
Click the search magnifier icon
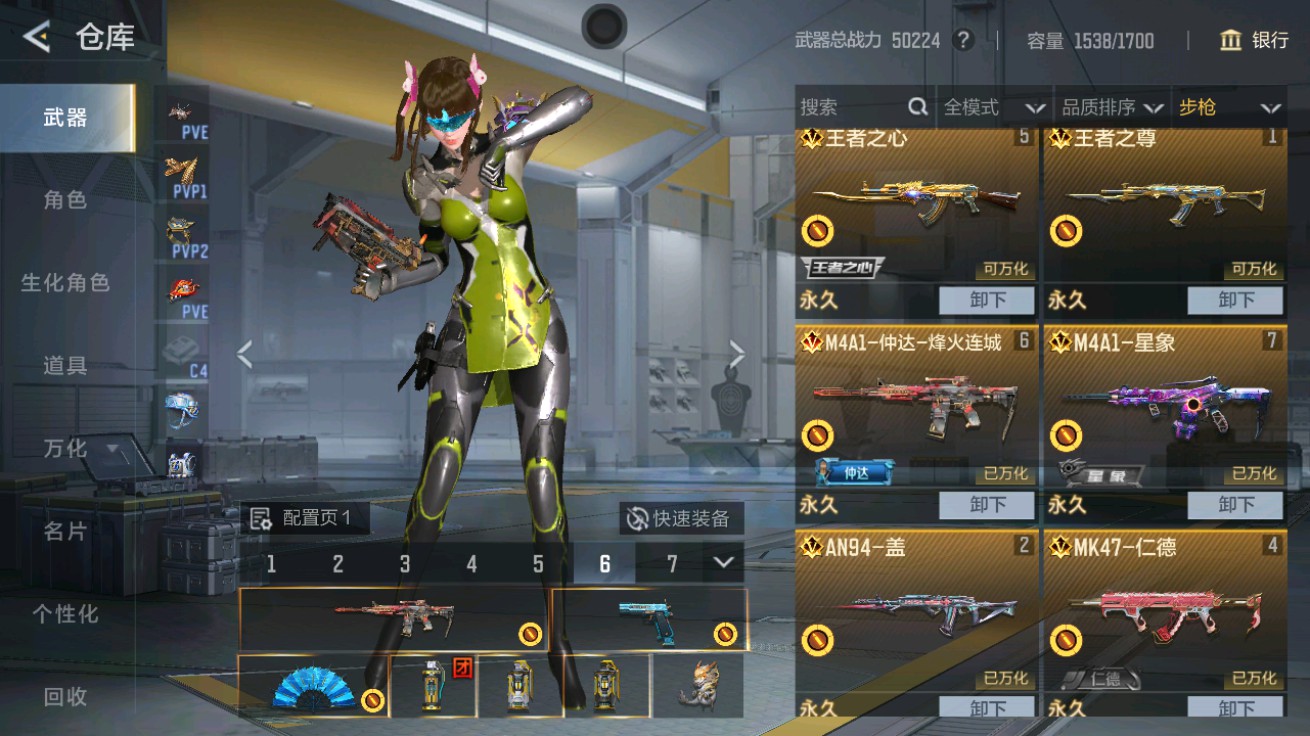[916, 107]
